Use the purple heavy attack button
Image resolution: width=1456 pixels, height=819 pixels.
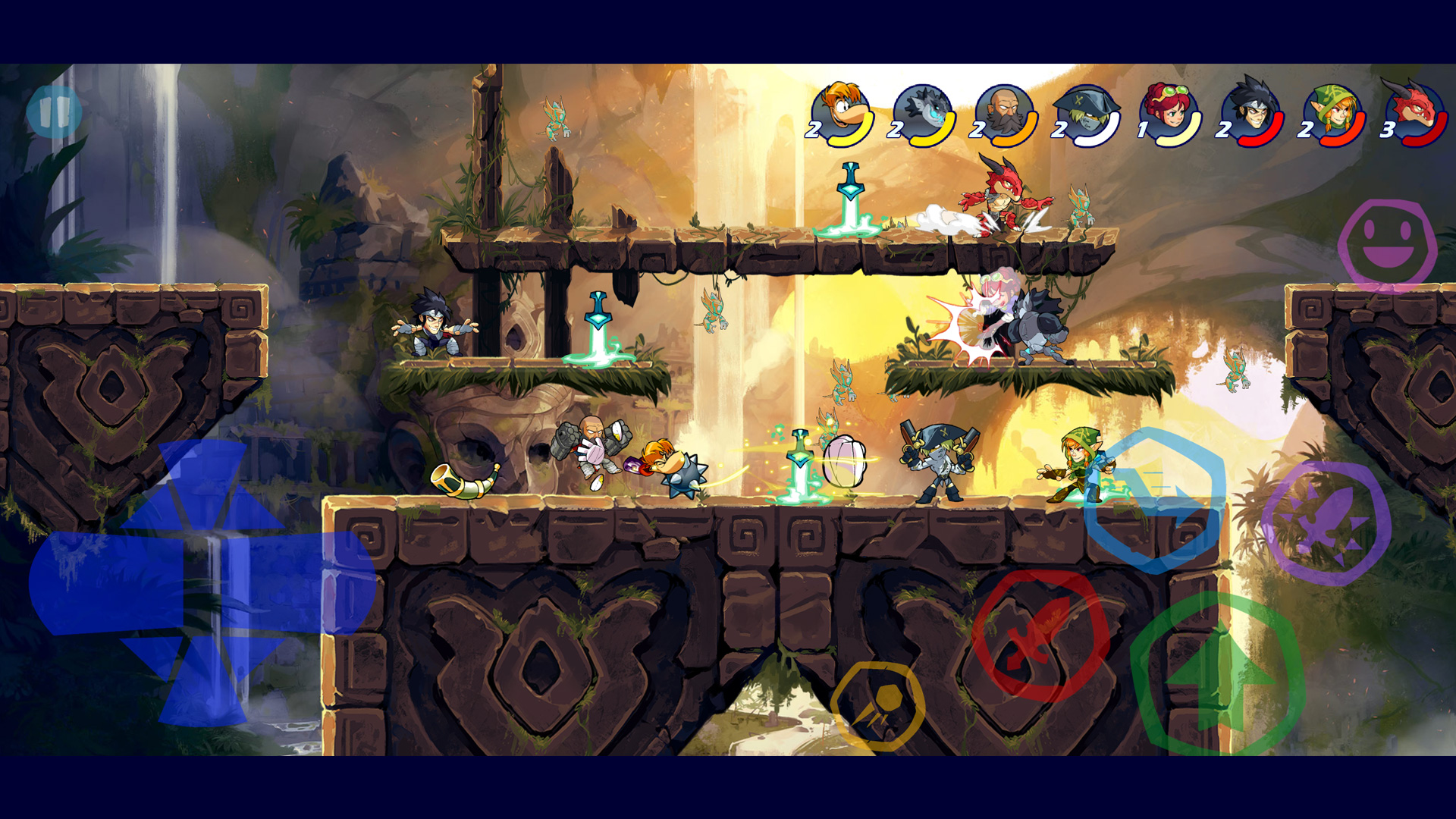(1326, 522)
